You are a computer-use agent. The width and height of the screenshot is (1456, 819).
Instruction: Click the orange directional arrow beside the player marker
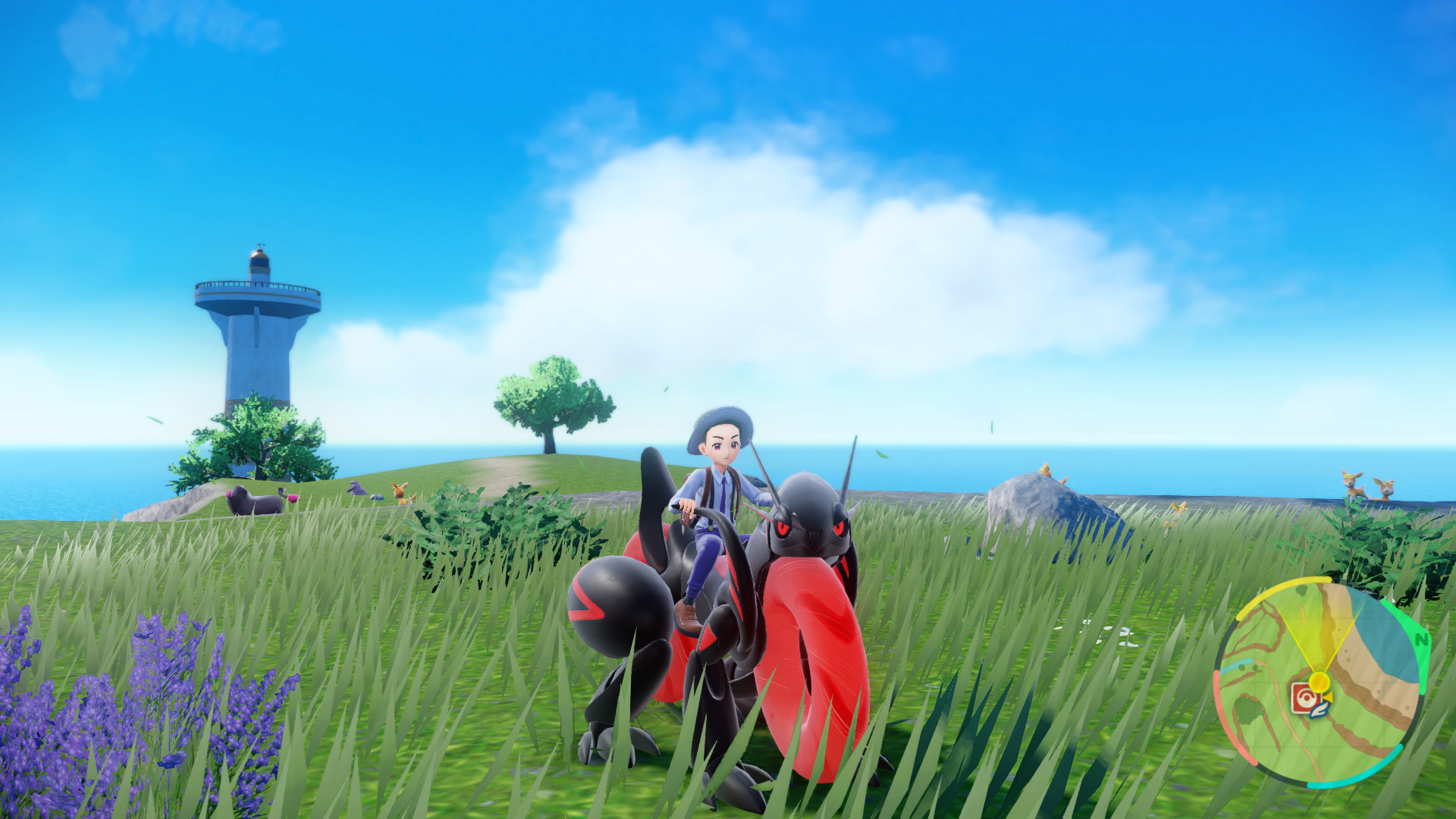pyautogui.click(x=1327, y=697)
